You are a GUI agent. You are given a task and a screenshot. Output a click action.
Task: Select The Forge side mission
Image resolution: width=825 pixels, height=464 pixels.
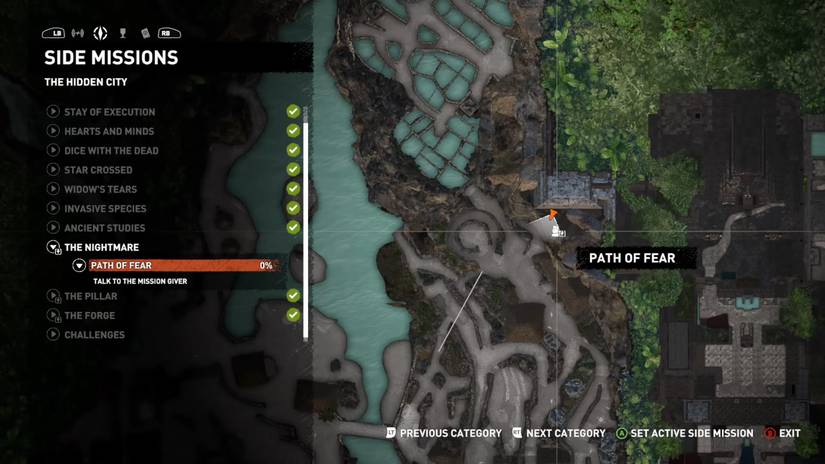point(89,315)
